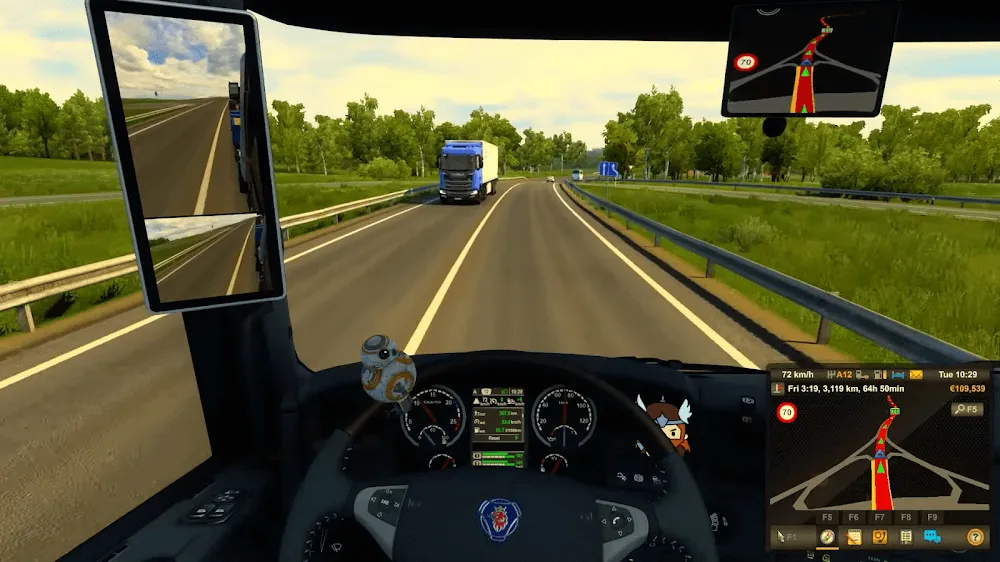Open the orange assistance phone tab
The width and height of the screenshot is (1000, 562).
(x=880, y=537)
